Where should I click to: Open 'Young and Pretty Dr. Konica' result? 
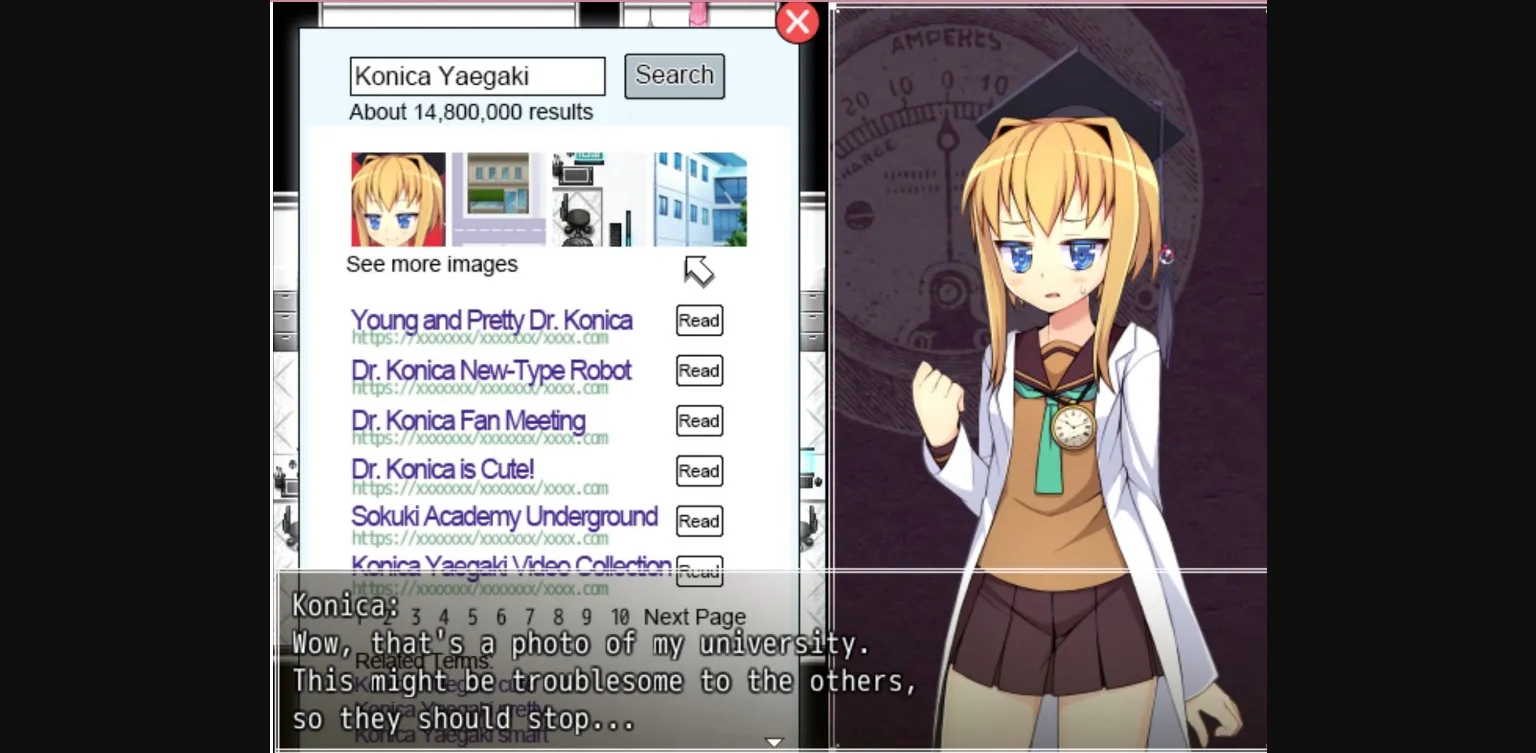point(491,320)
